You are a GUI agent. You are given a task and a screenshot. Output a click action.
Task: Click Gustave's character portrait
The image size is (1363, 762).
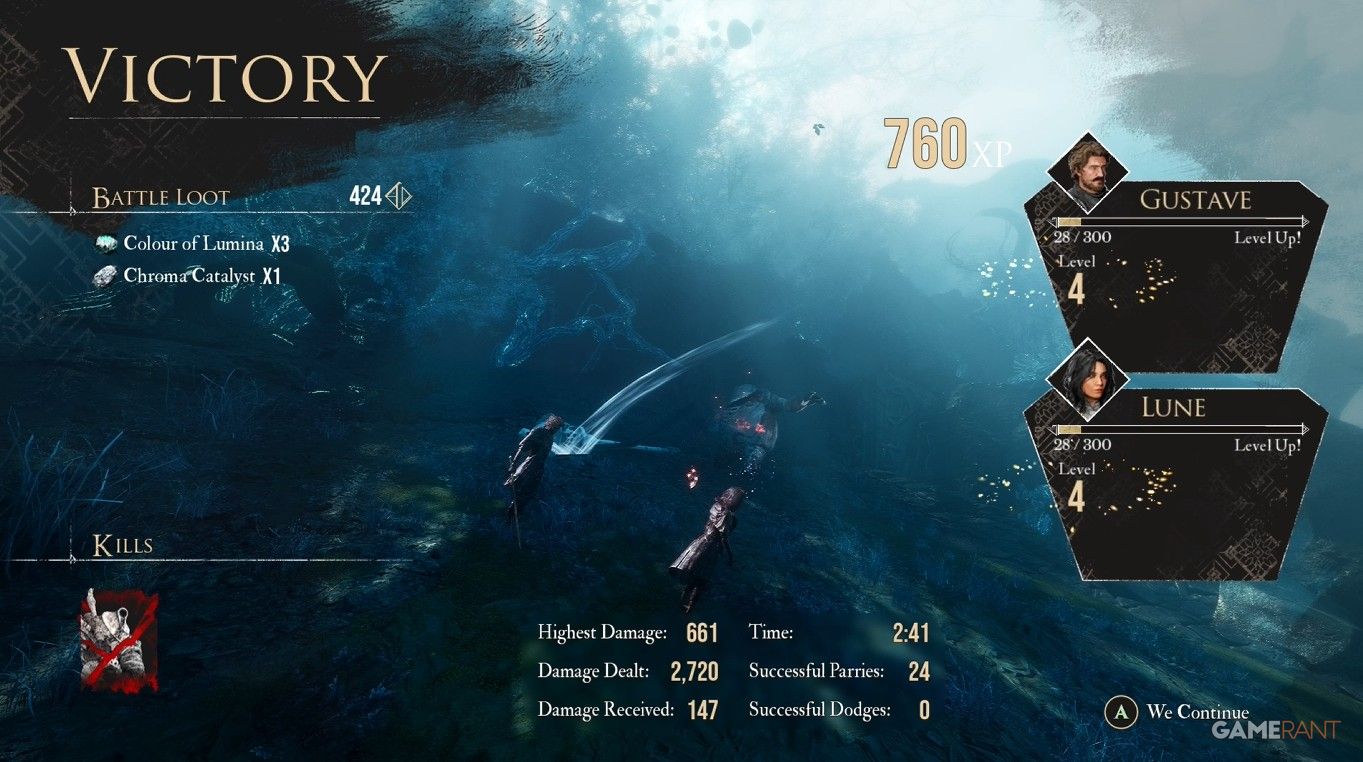coord(1087,172)
